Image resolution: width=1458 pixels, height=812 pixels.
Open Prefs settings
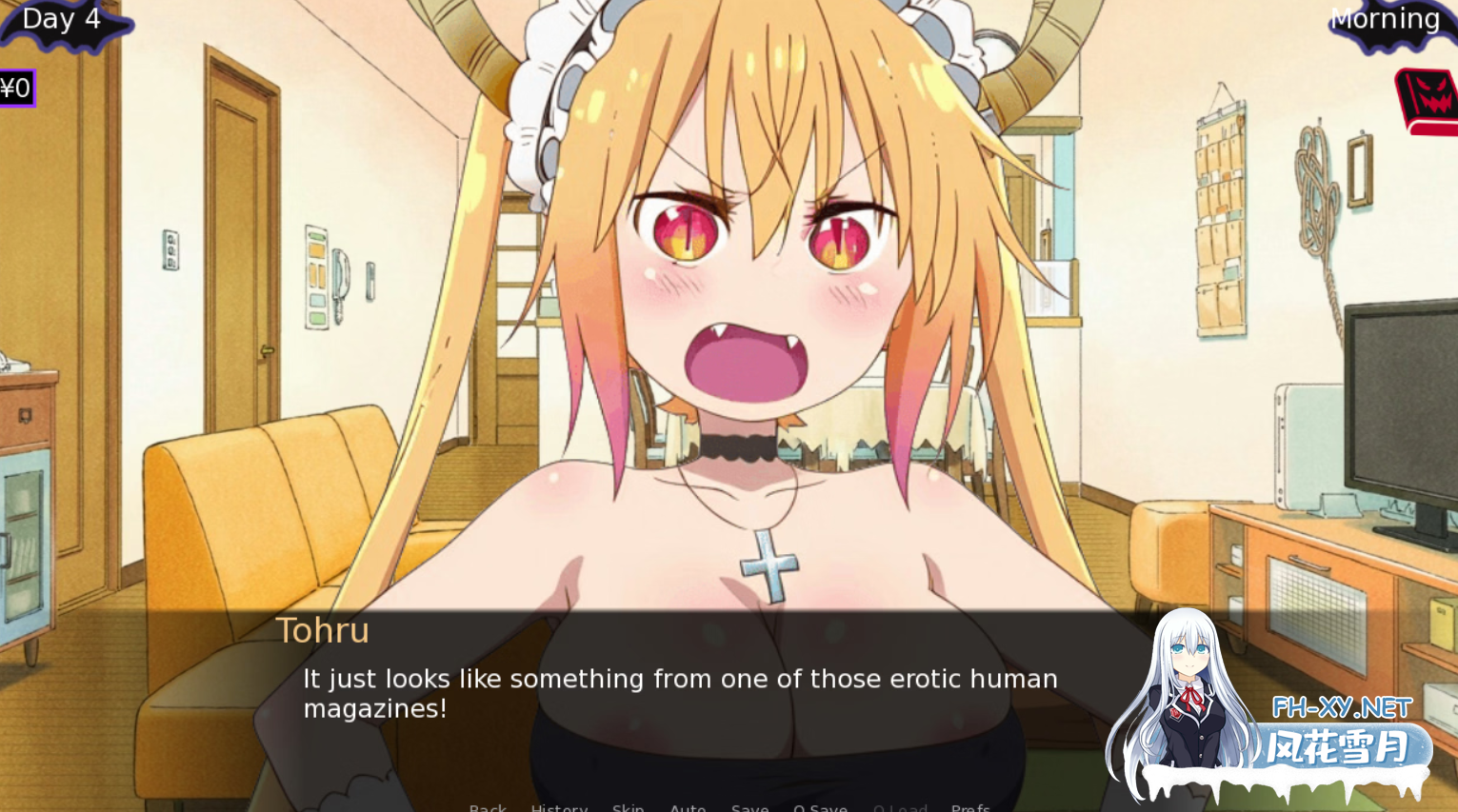(x=970, y=807)
